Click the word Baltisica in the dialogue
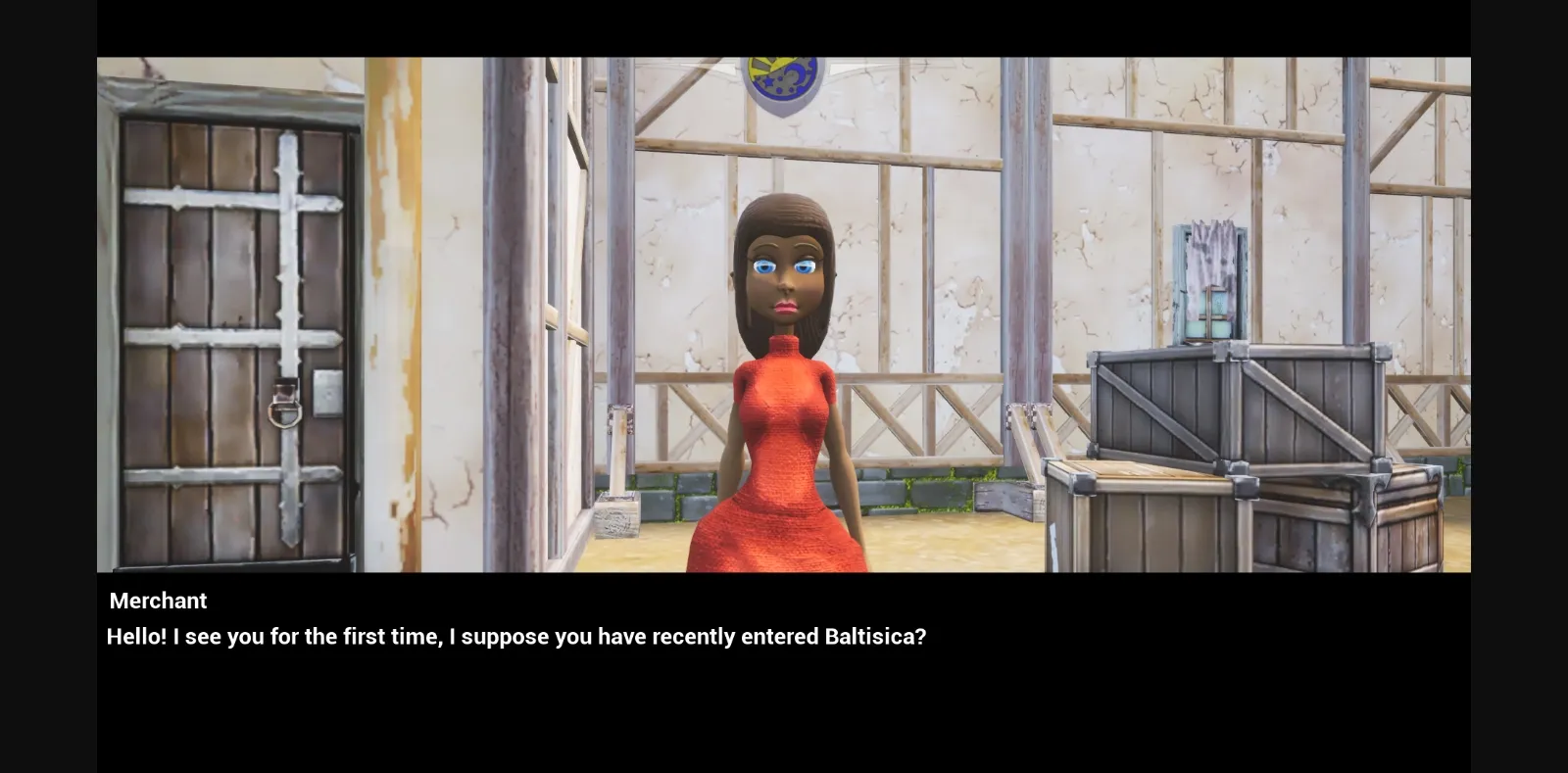The width and height of the screenshot is (1568, 773). (x=871, y=636)
